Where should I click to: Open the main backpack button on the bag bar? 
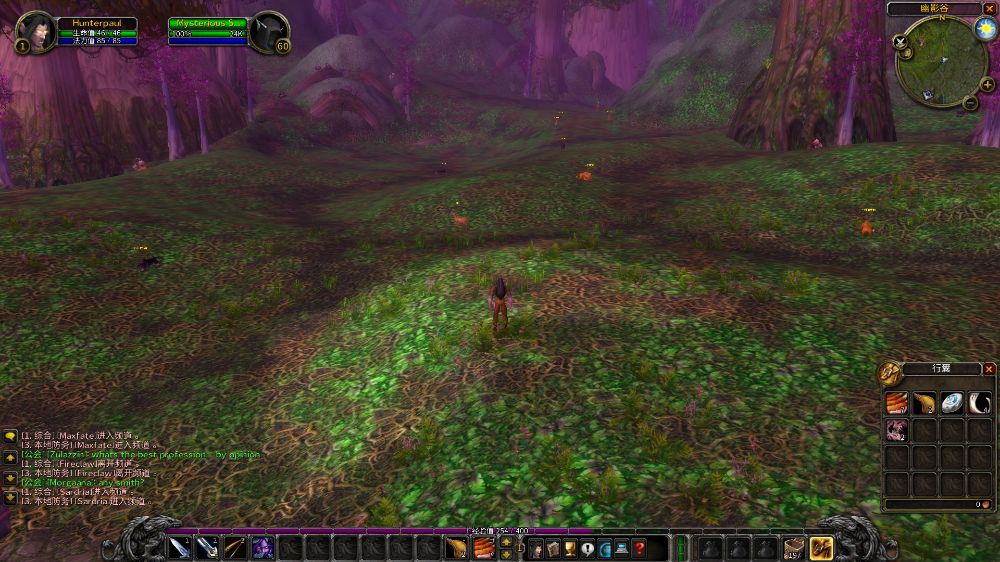coord(821,547)
